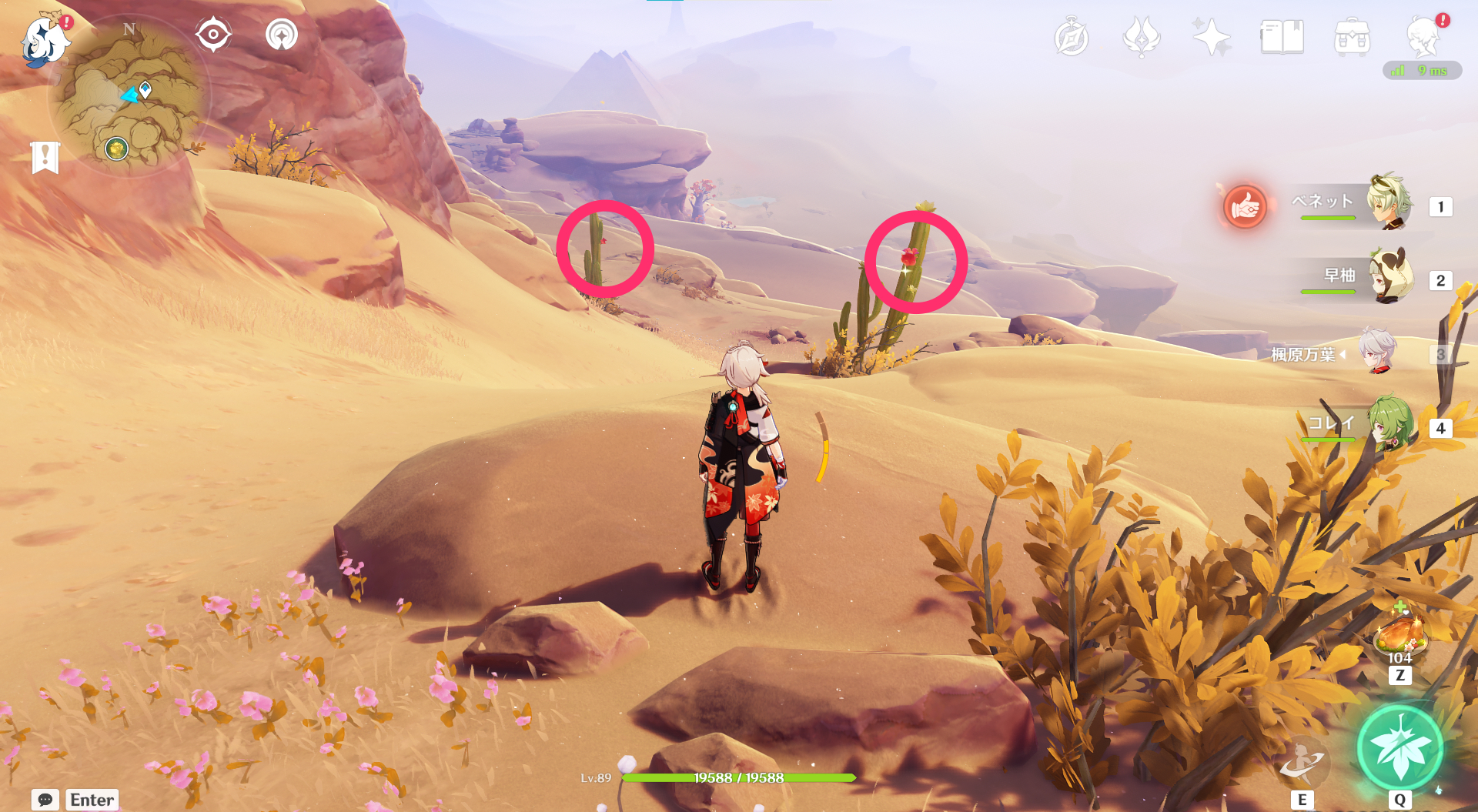Switch to 早柚 in party slot 2

pyautogui.click(x=1392, y=277)
